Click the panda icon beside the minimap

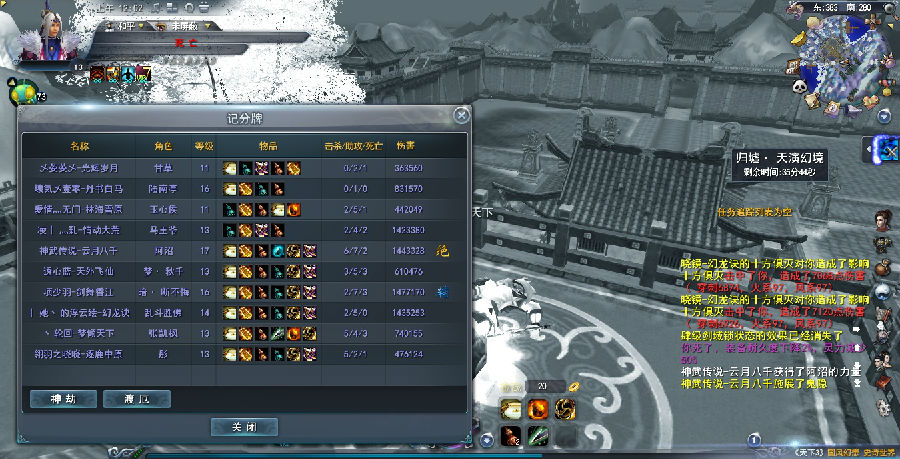point(800,87)
